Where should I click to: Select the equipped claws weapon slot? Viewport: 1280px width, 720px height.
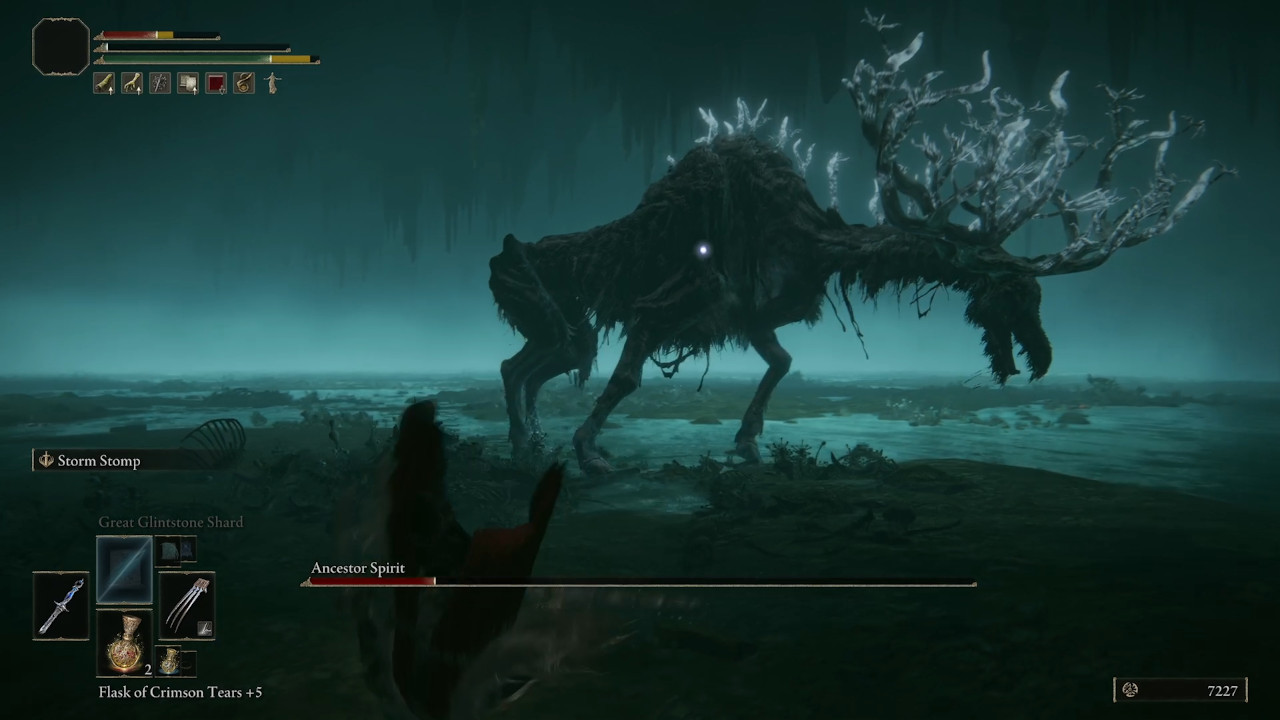[187, 605]
